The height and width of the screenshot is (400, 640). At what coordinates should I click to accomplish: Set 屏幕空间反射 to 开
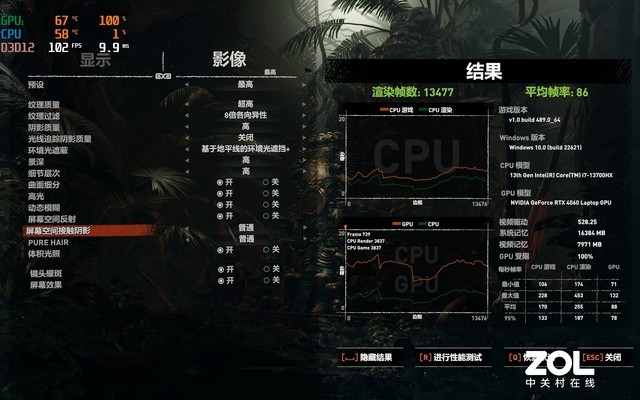pyautogui.click(x=223, y=215)
